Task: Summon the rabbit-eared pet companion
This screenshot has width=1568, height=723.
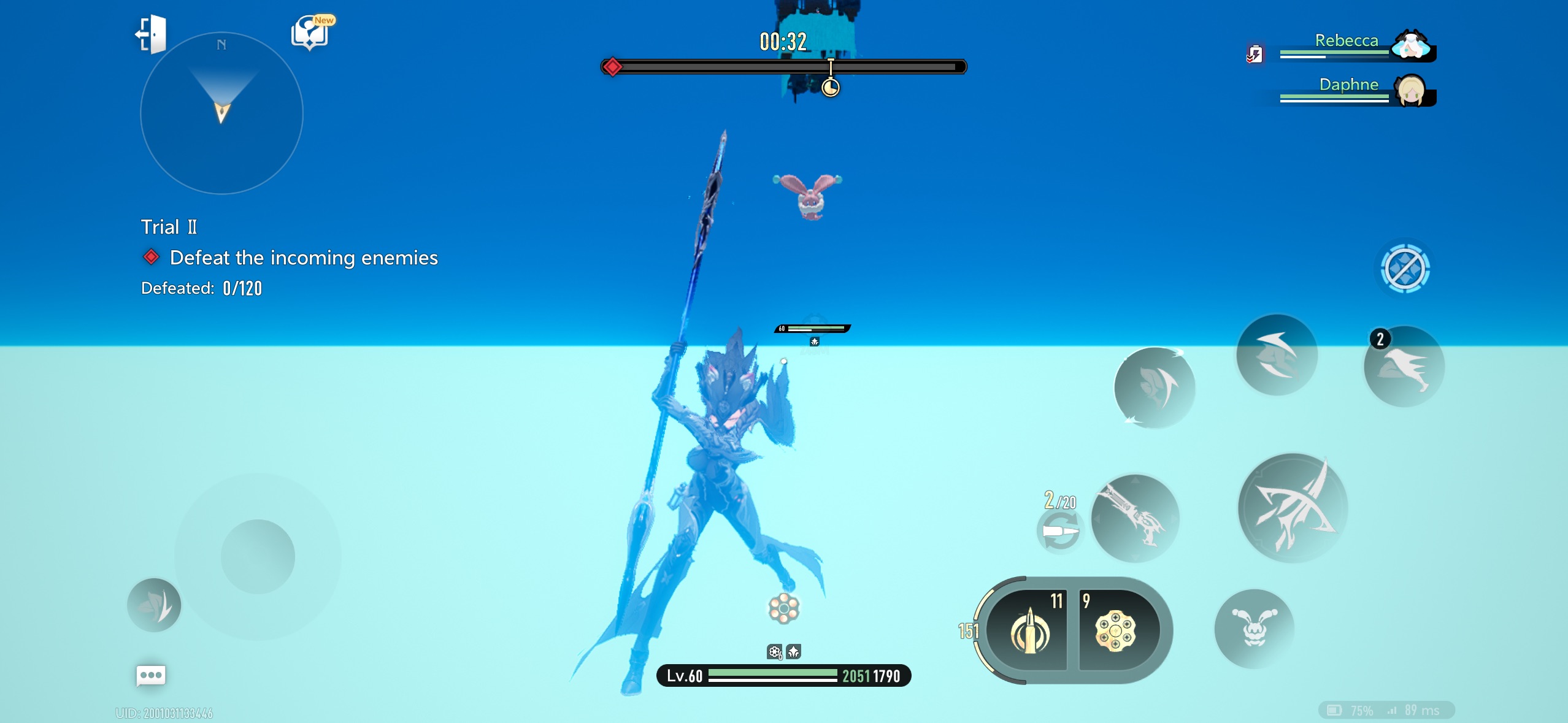Action: coord(1254,629)
